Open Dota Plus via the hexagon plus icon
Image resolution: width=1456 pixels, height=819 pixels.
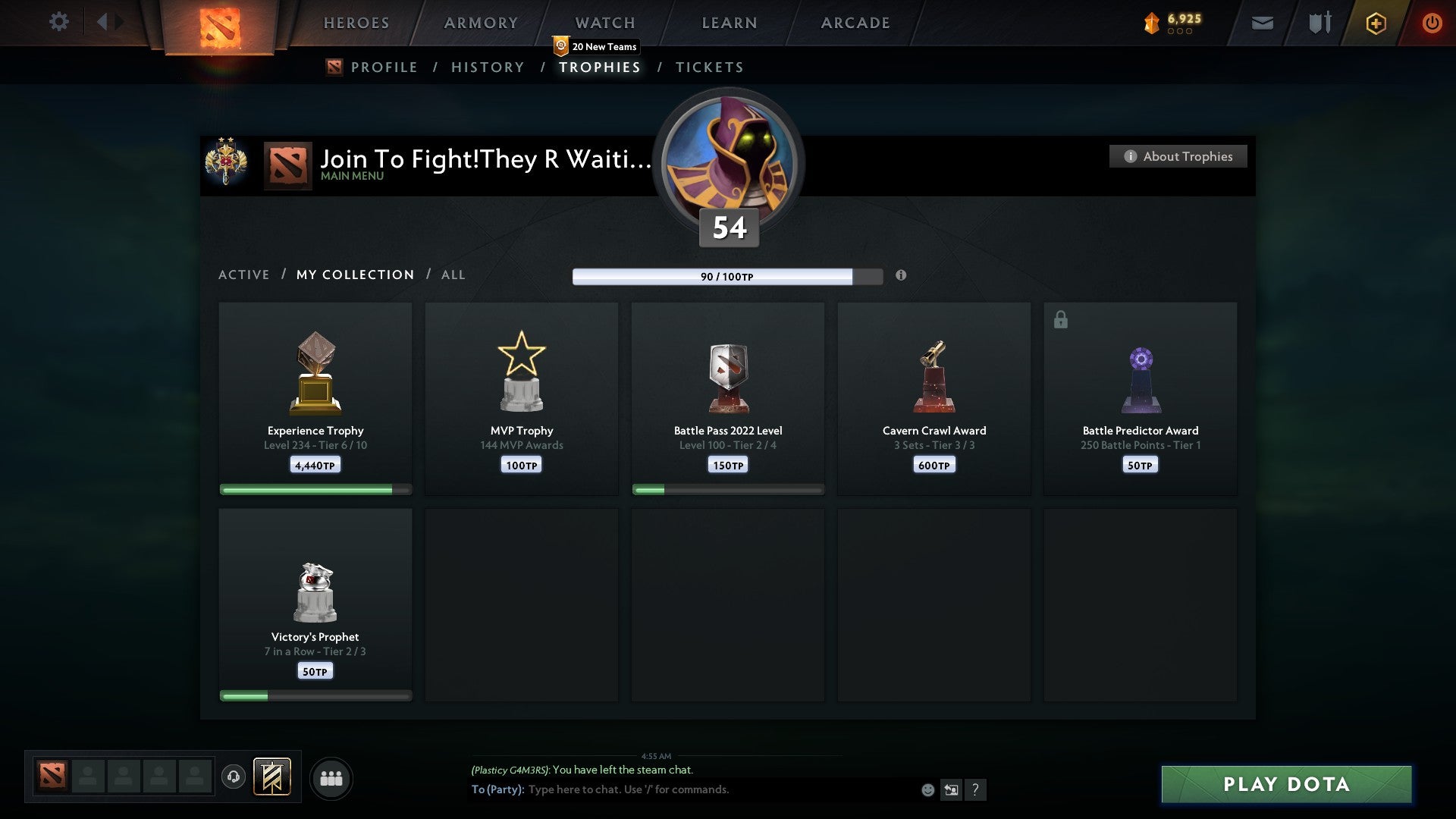click(1376, 23)
